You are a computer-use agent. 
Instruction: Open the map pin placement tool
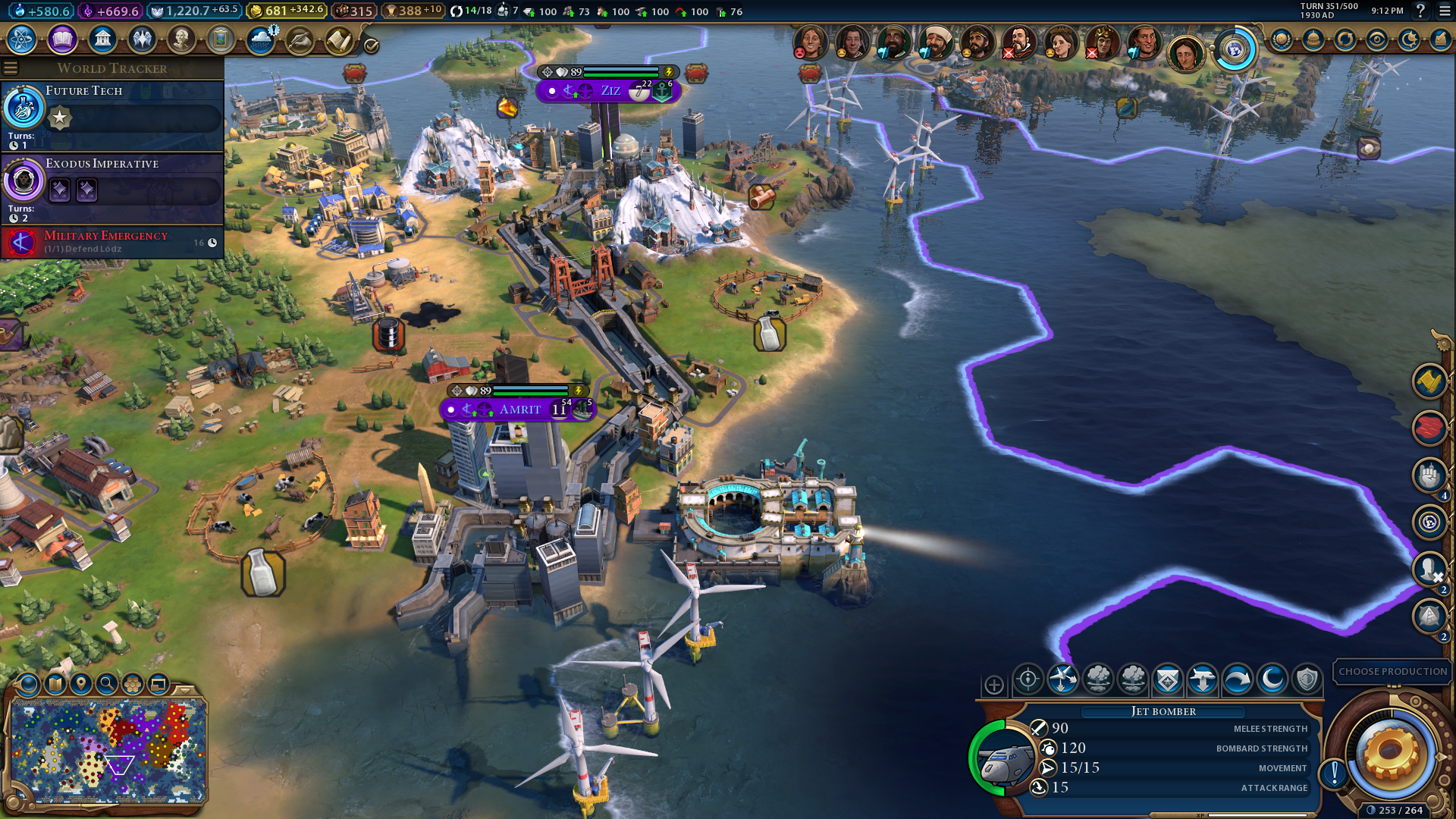pyautogui.click(x=81, y=684)
